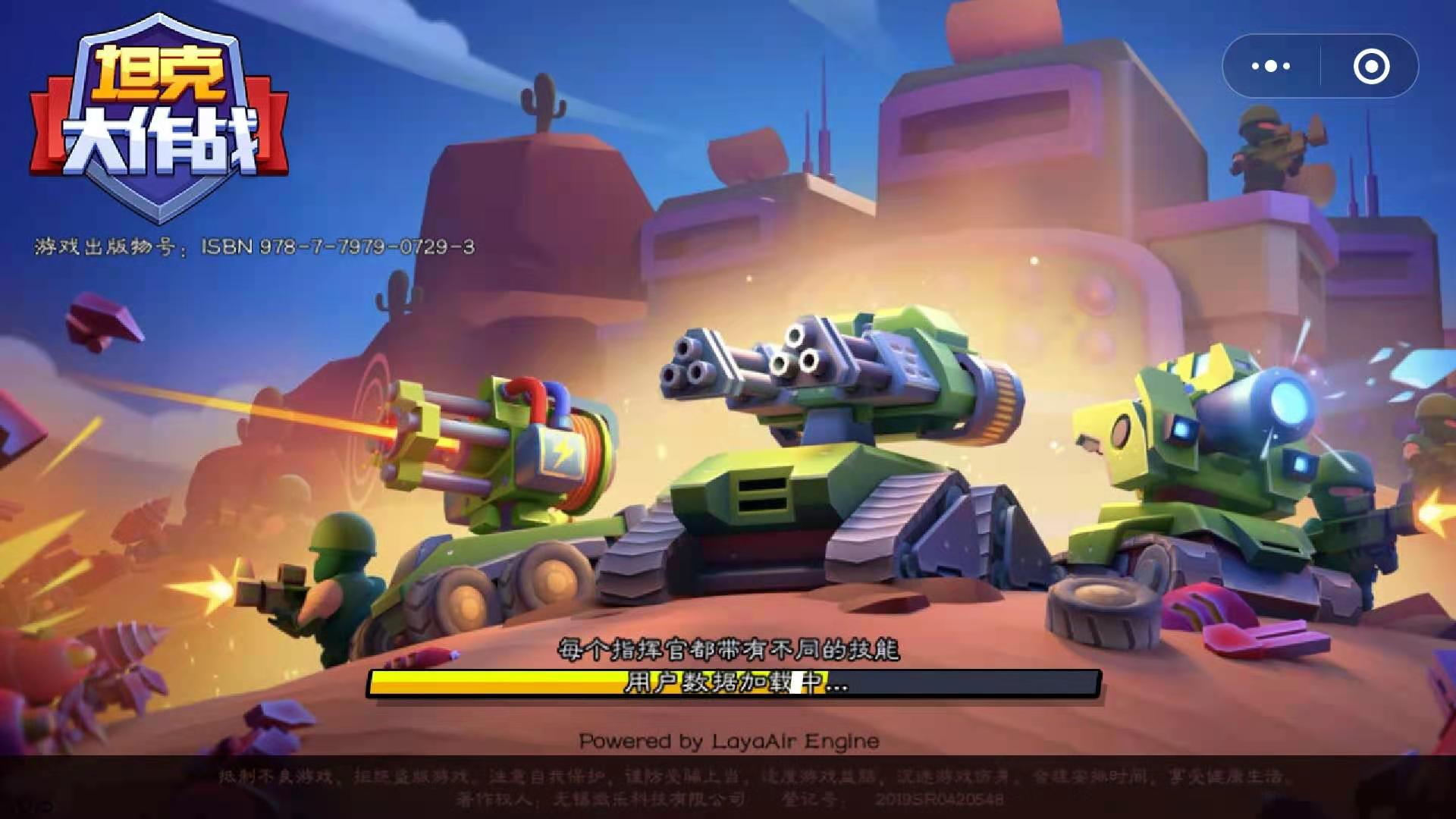Open the three-dots mini program menu
1456x819 pixels.
click(x=1271, y=67)
